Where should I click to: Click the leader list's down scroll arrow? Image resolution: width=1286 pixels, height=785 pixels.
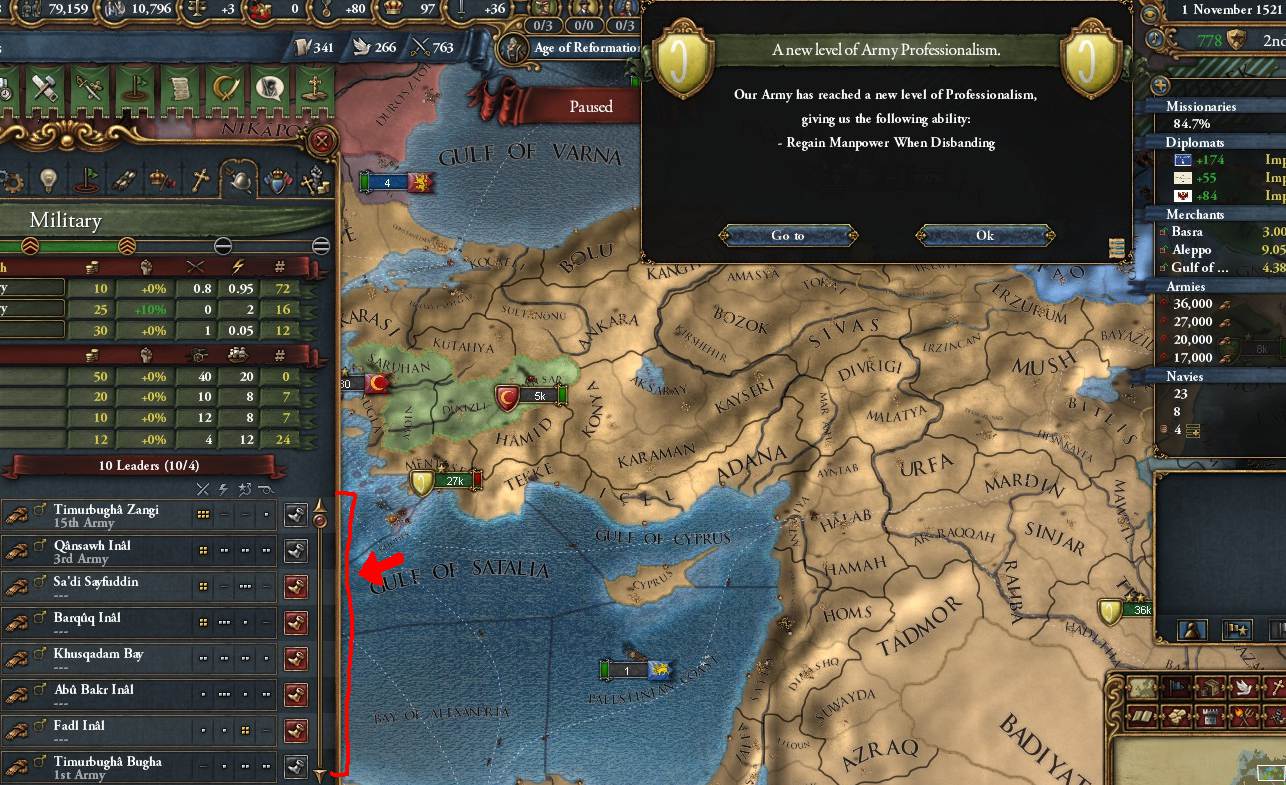320,774
